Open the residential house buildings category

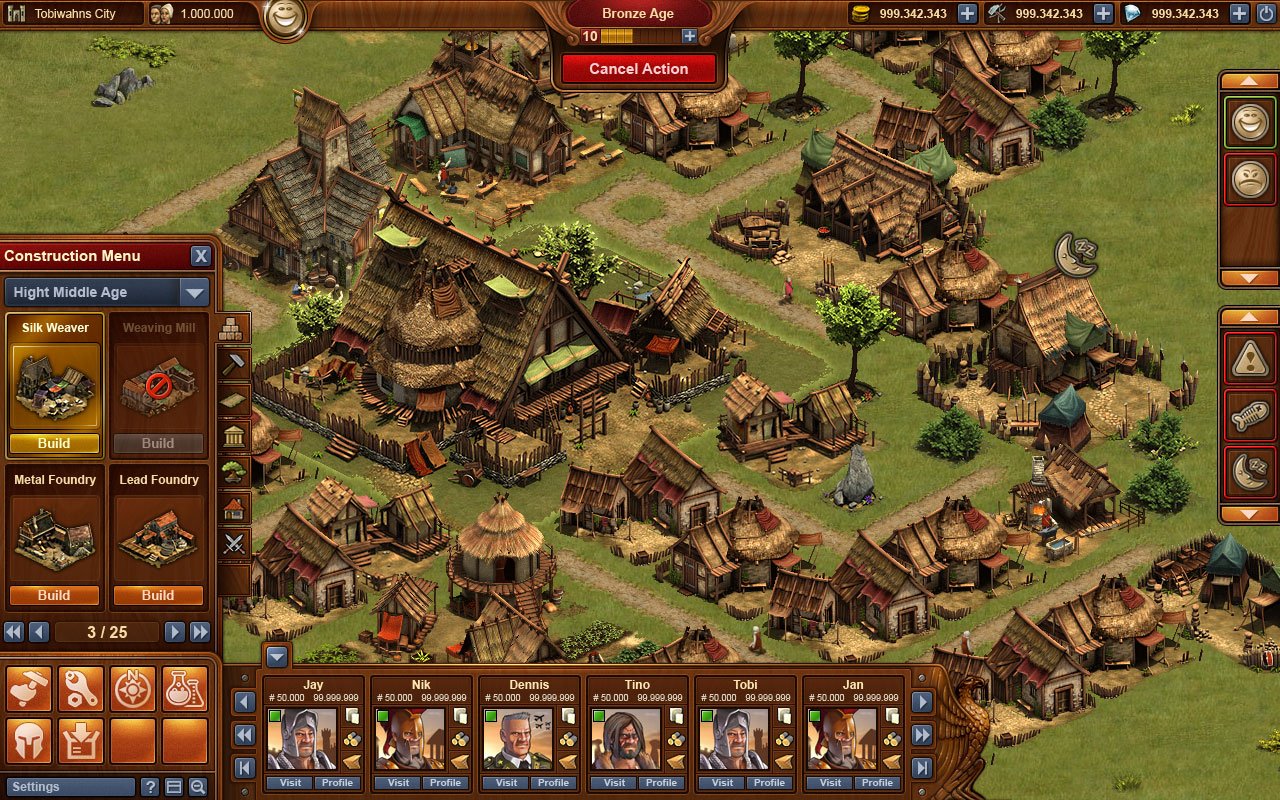tap(237, 505)
